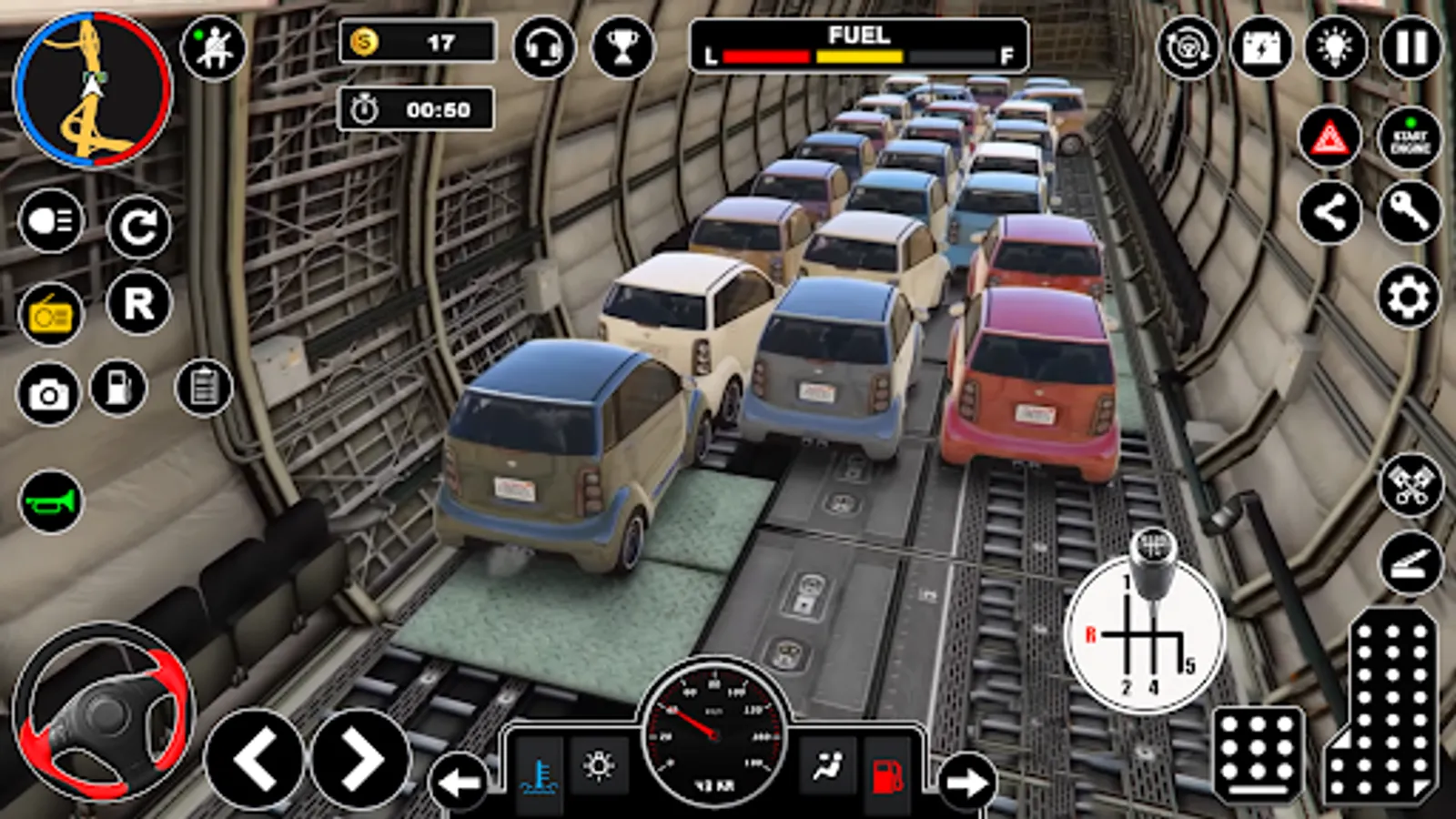This screenshot has width=1456, height=819.
Task: Switch steering mode with the steering-wheel cycle icon
Action: tap(1188, 47)
